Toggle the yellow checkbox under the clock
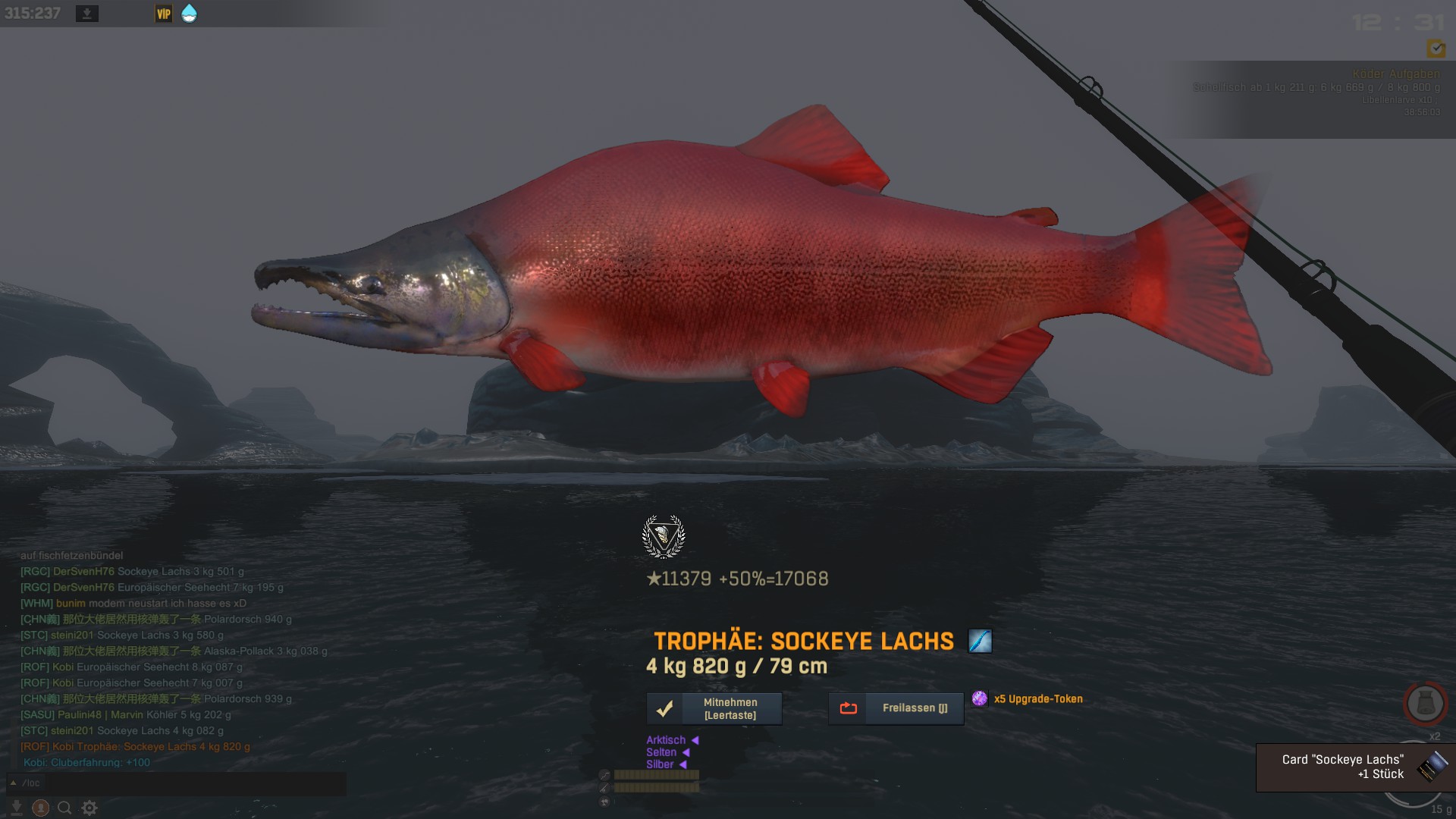Screen dimensions: 1456x819 [1436, 49]
